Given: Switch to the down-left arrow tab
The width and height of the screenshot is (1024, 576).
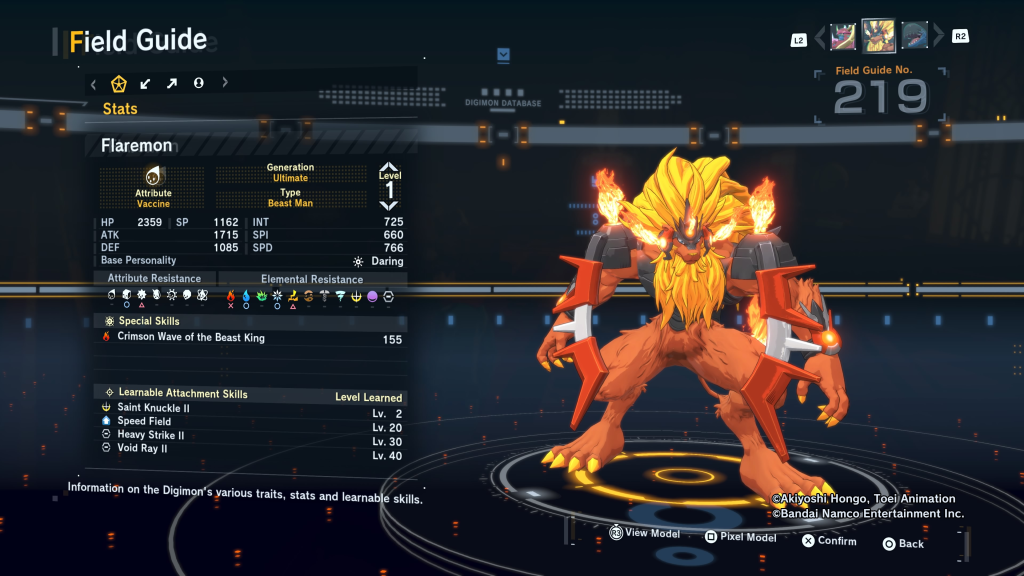Looking at the screenshot, I should [146, 83].
